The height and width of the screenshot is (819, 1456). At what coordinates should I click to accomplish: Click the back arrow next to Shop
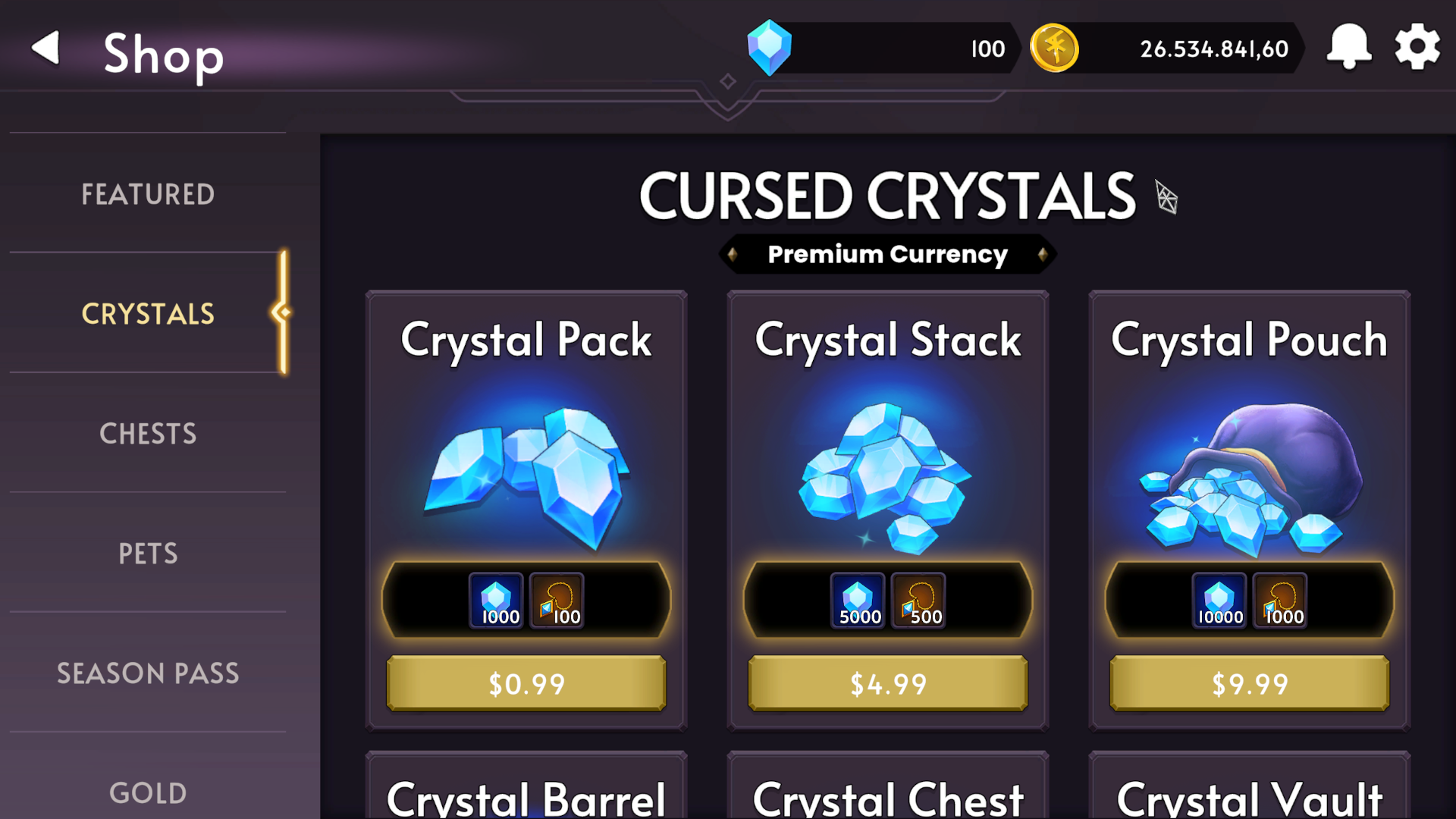45,49
